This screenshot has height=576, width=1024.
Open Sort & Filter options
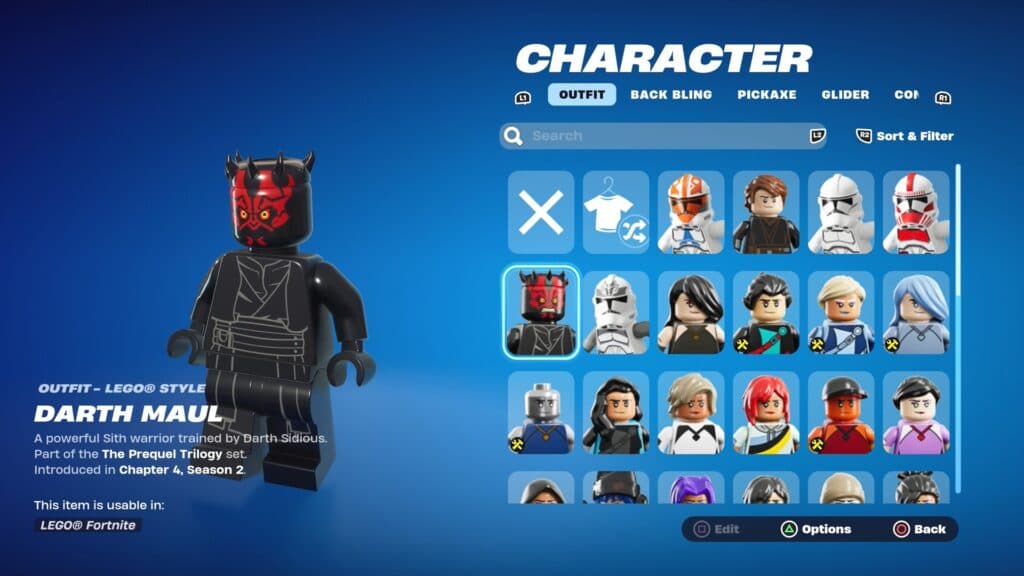coord(905,136)
